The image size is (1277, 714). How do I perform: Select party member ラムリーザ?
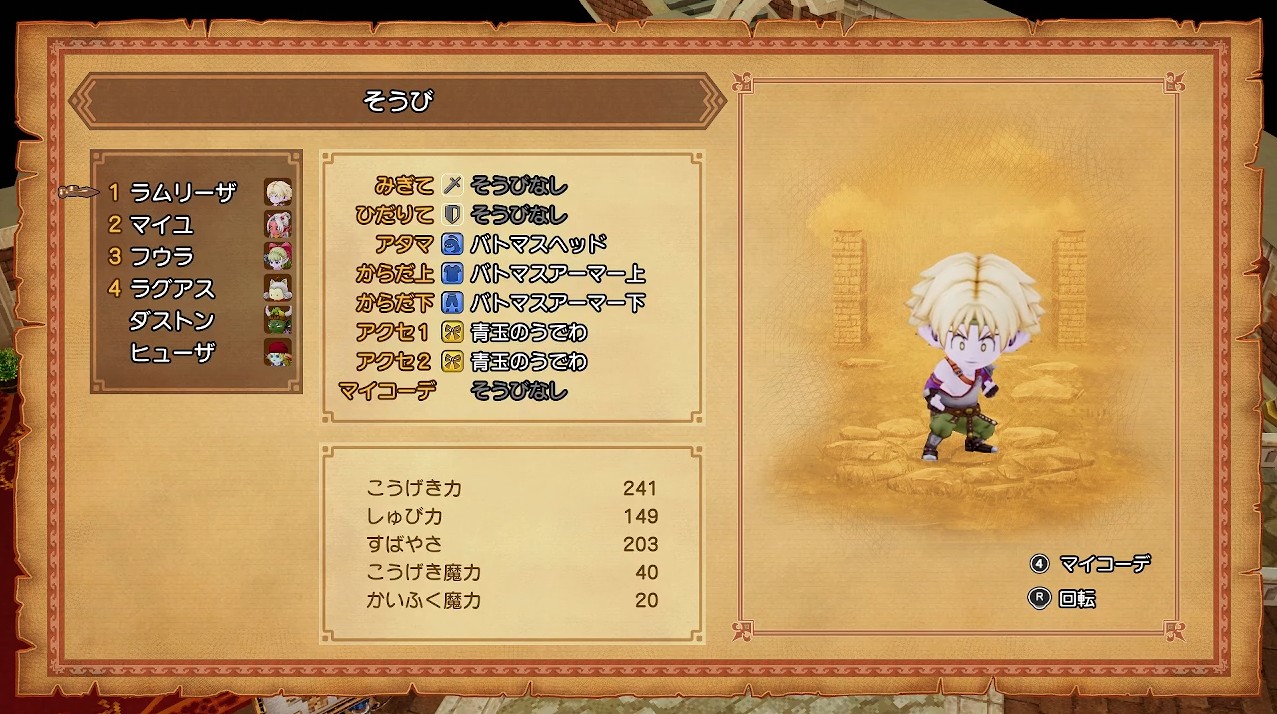[183, 192]
